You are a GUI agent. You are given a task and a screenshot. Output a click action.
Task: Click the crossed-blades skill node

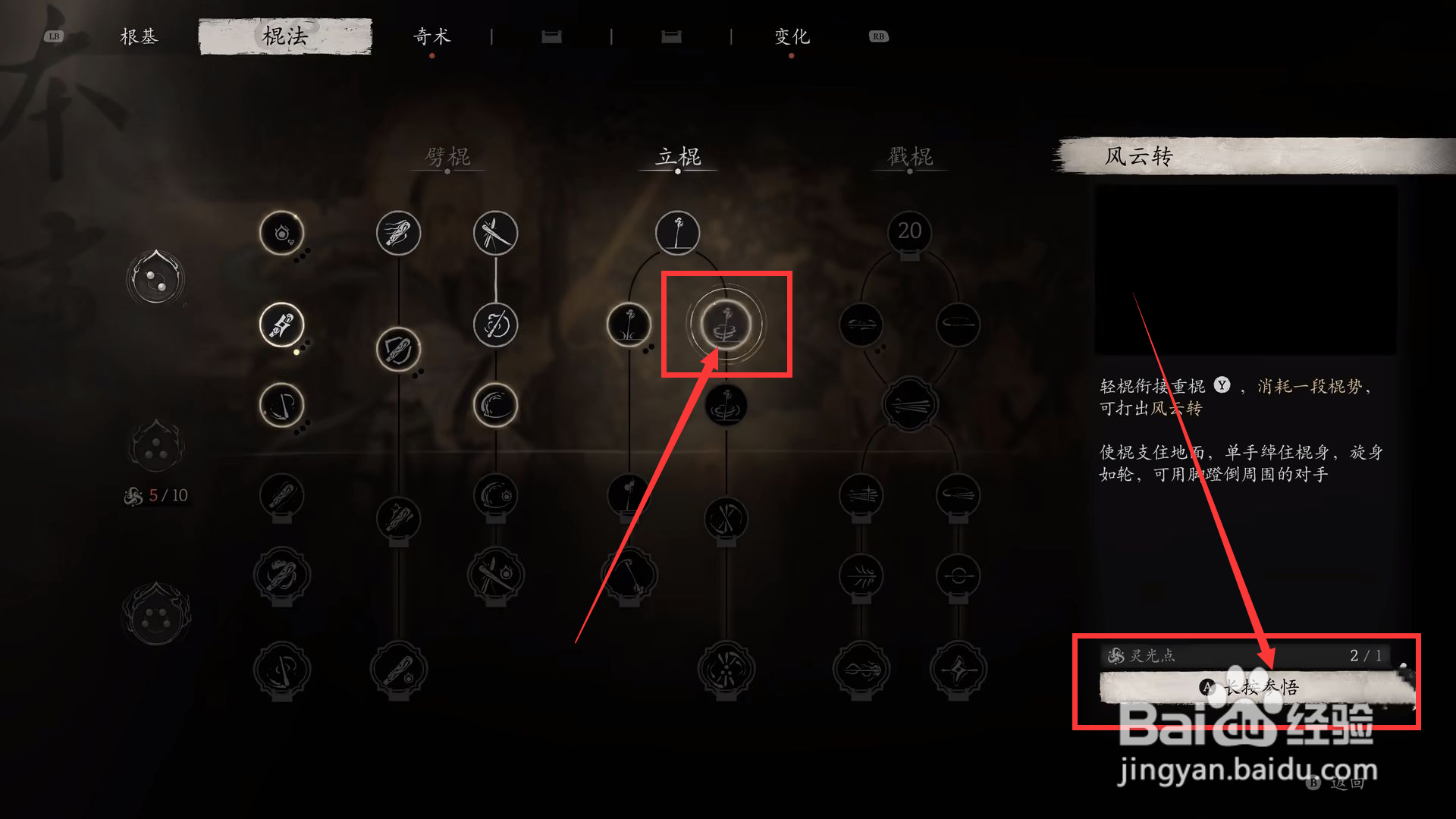[x=495, y=234]
